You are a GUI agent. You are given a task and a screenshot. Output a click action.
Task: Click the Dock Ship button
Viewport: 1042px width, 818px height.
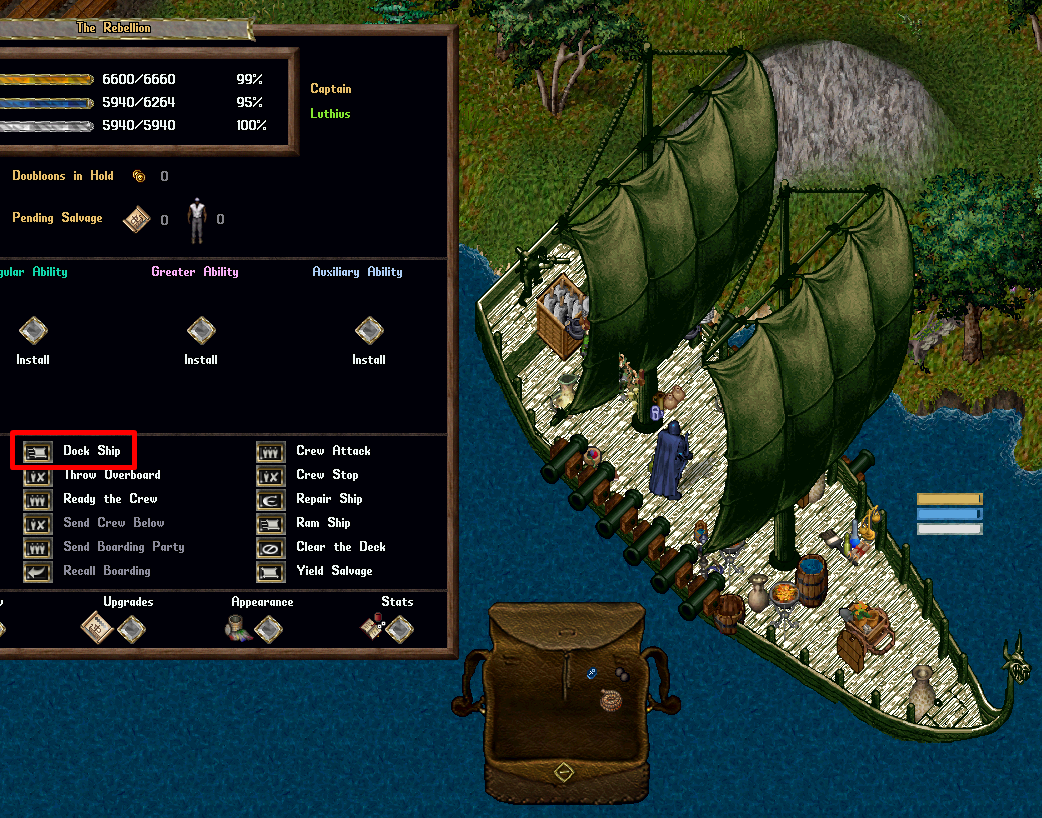[38, 451]
